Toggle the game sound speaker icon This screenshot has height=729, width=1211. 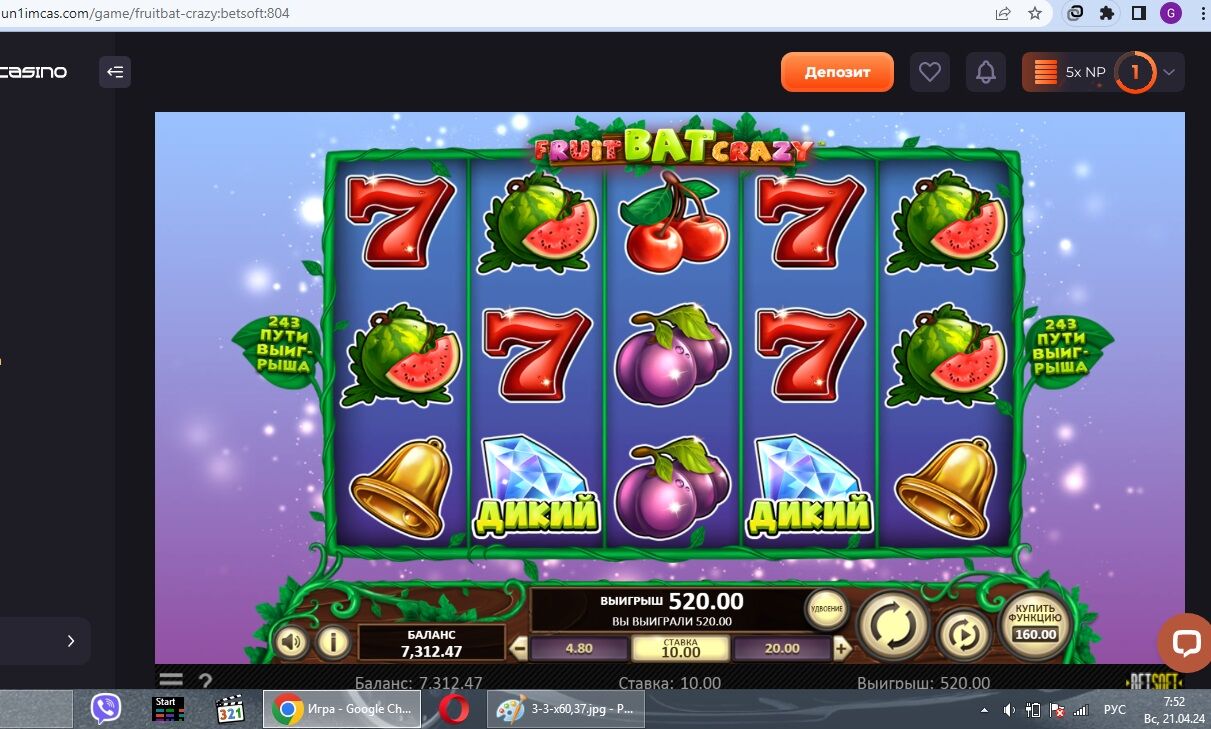pyautogui.click(x=291, y=642)
